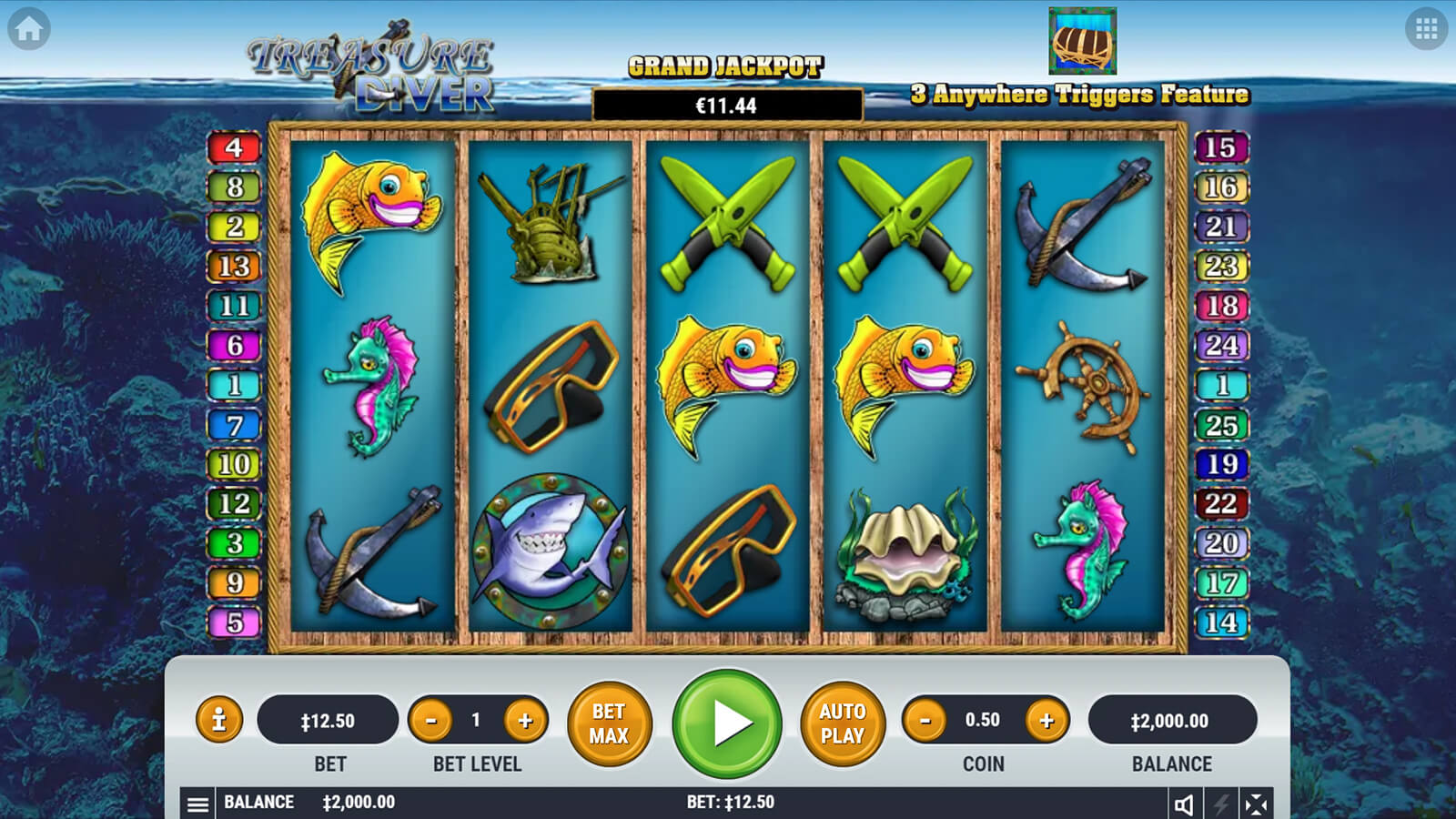Start AUTO PLAY mode
Viewport: 1456px width, 819px height.
click(842, 723)
